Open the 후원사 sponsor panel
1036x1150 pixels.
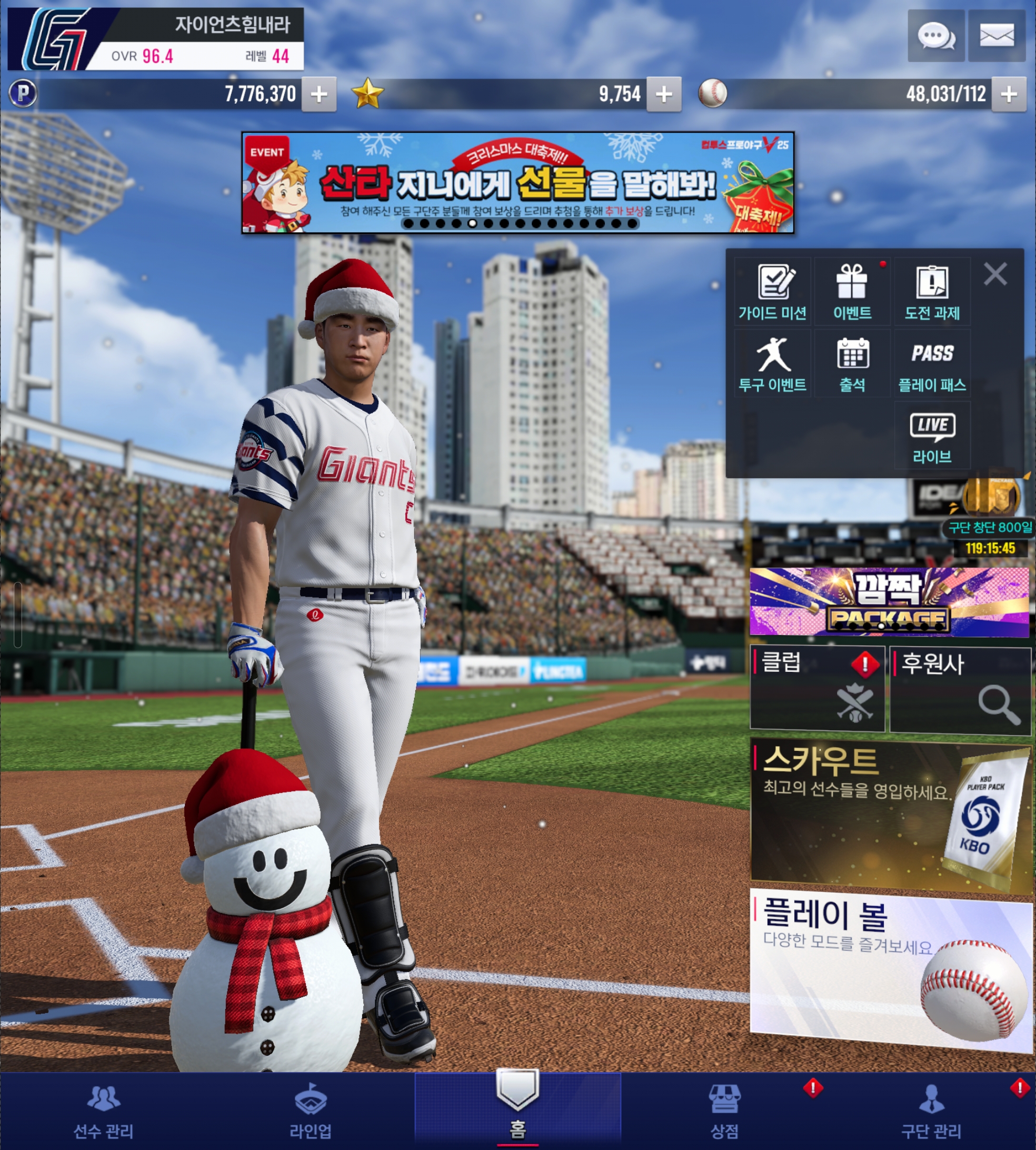(960, 689)
